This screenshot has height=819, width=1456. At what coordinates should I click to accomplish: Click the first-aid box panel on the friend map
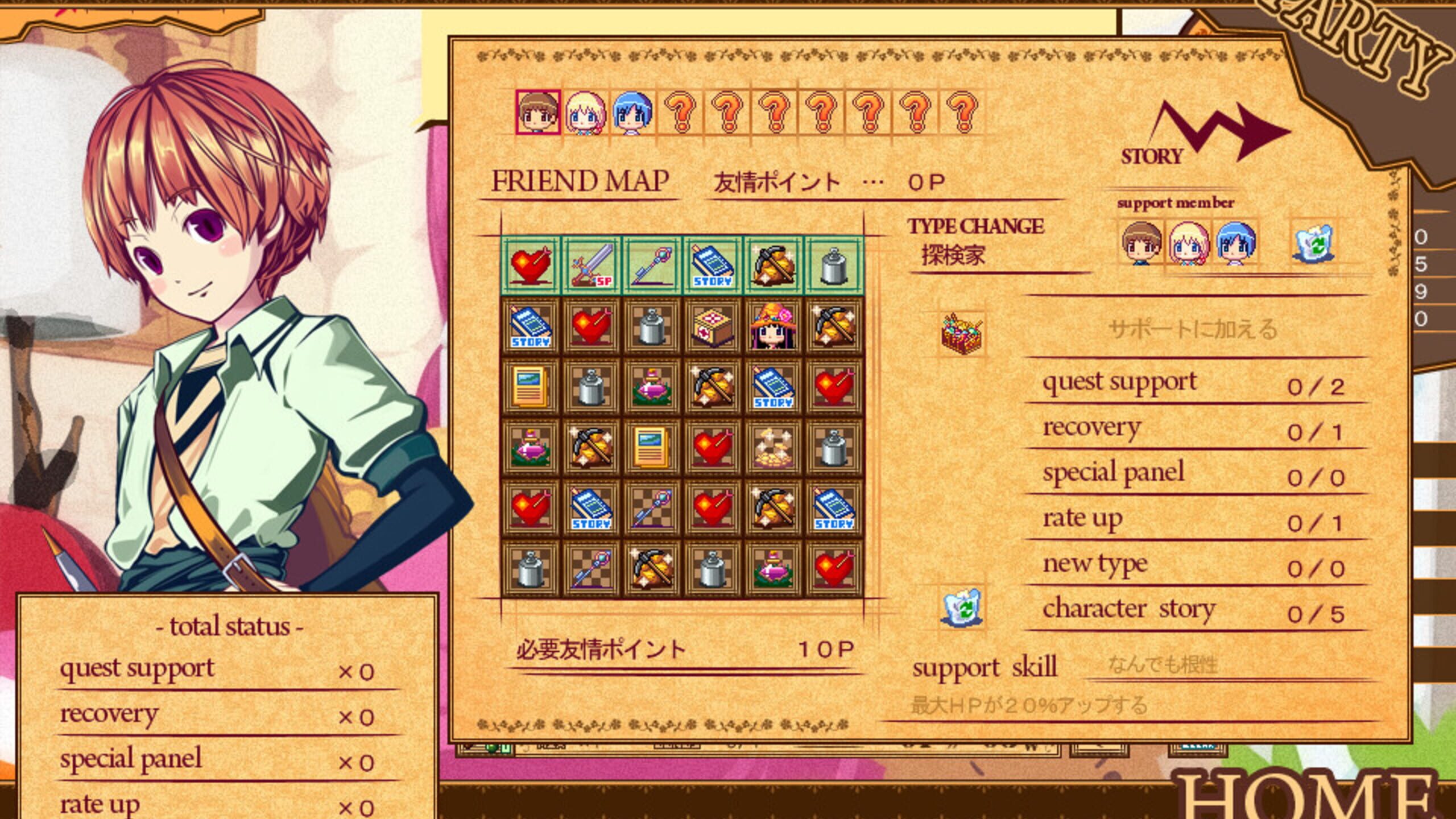(712, 326)
